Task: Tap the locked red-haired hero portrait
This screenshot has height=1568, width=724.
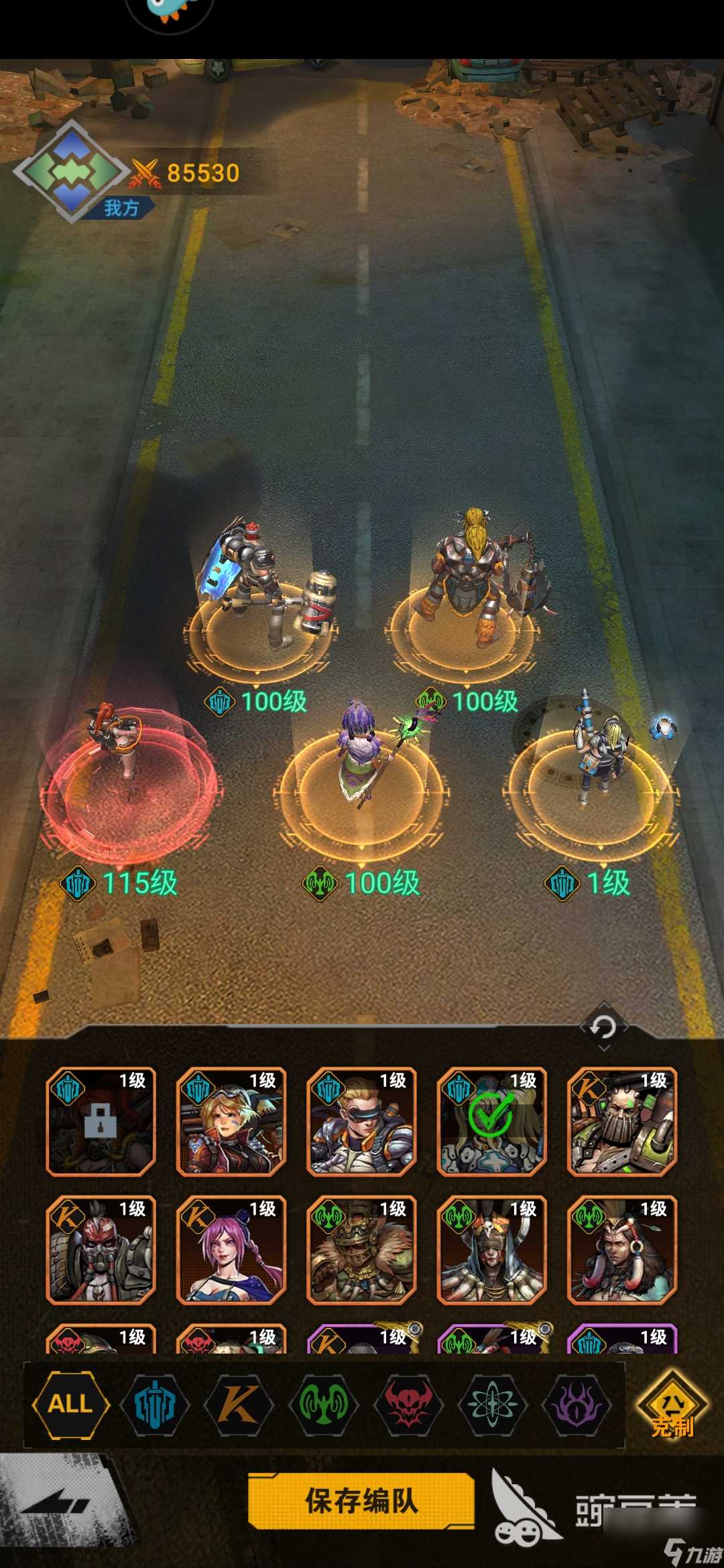Action: (101, 1121)
